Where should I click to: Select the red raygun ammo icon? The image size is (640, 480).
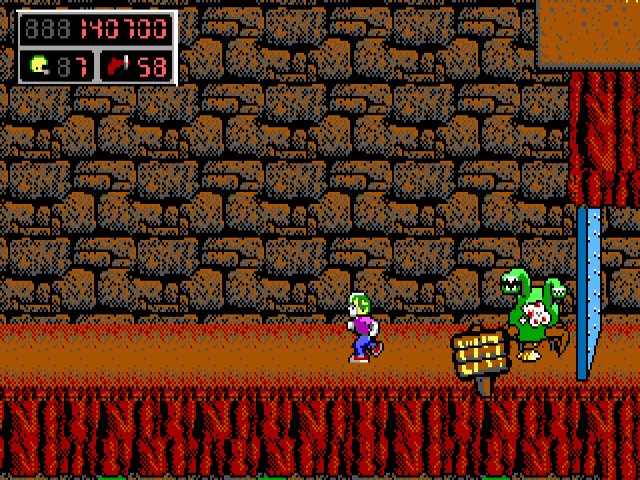(119, 67)
